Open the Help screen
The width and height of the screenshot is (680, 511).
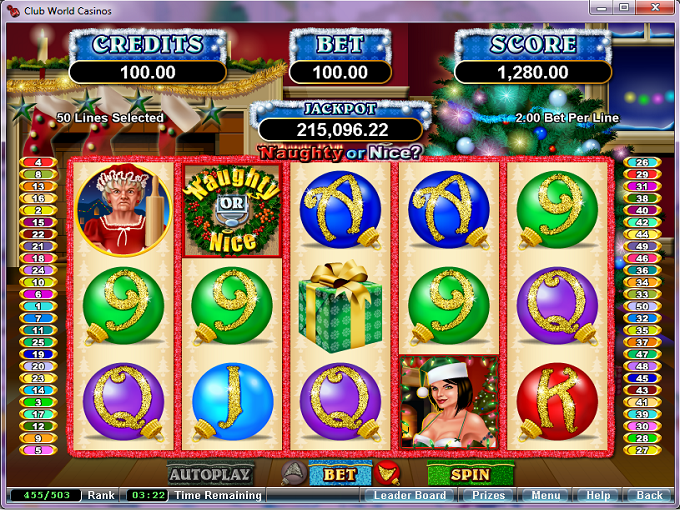point(598,495)
